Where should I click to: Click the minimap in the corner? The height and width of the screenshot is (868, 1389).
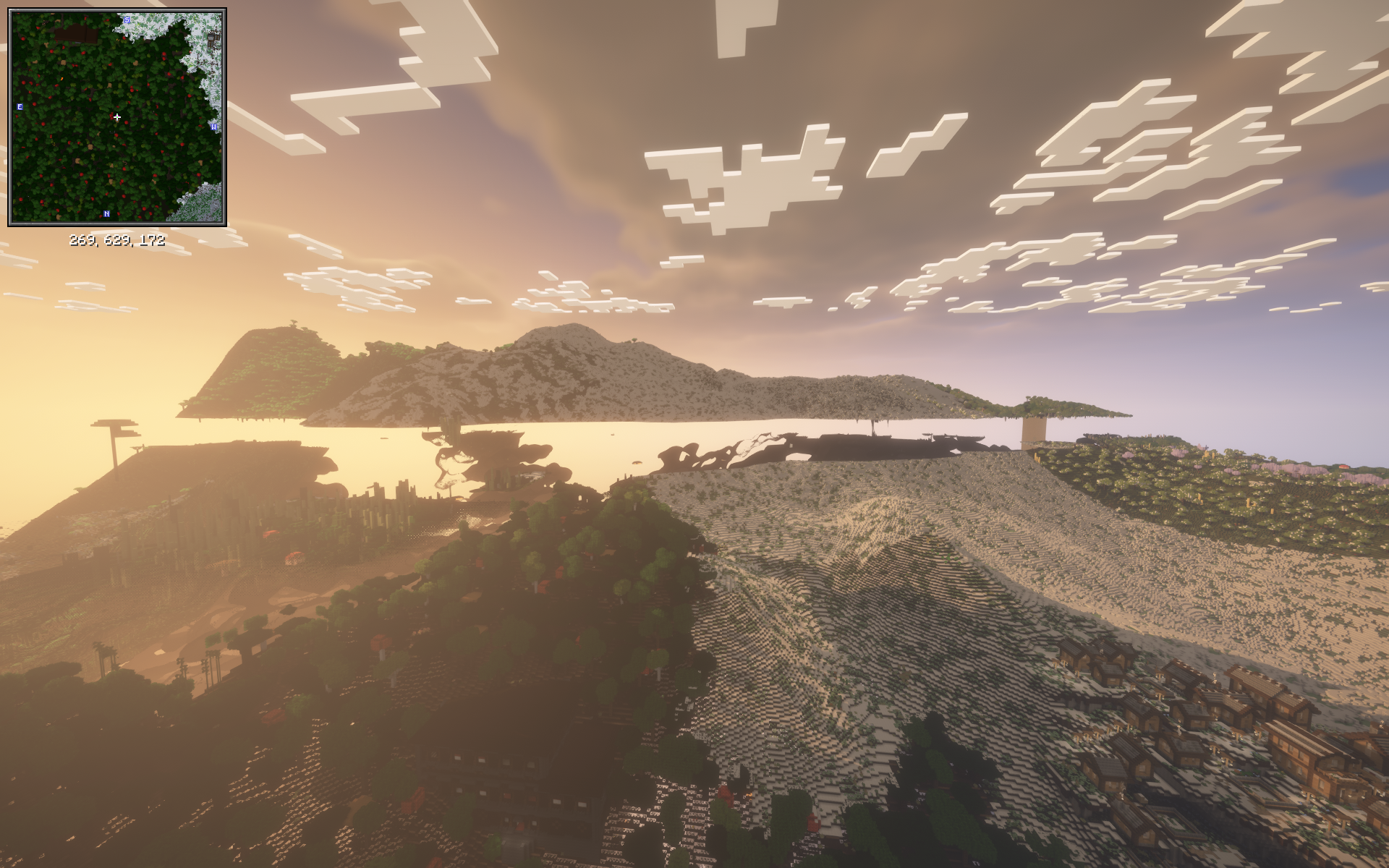(x=116, y=117)
